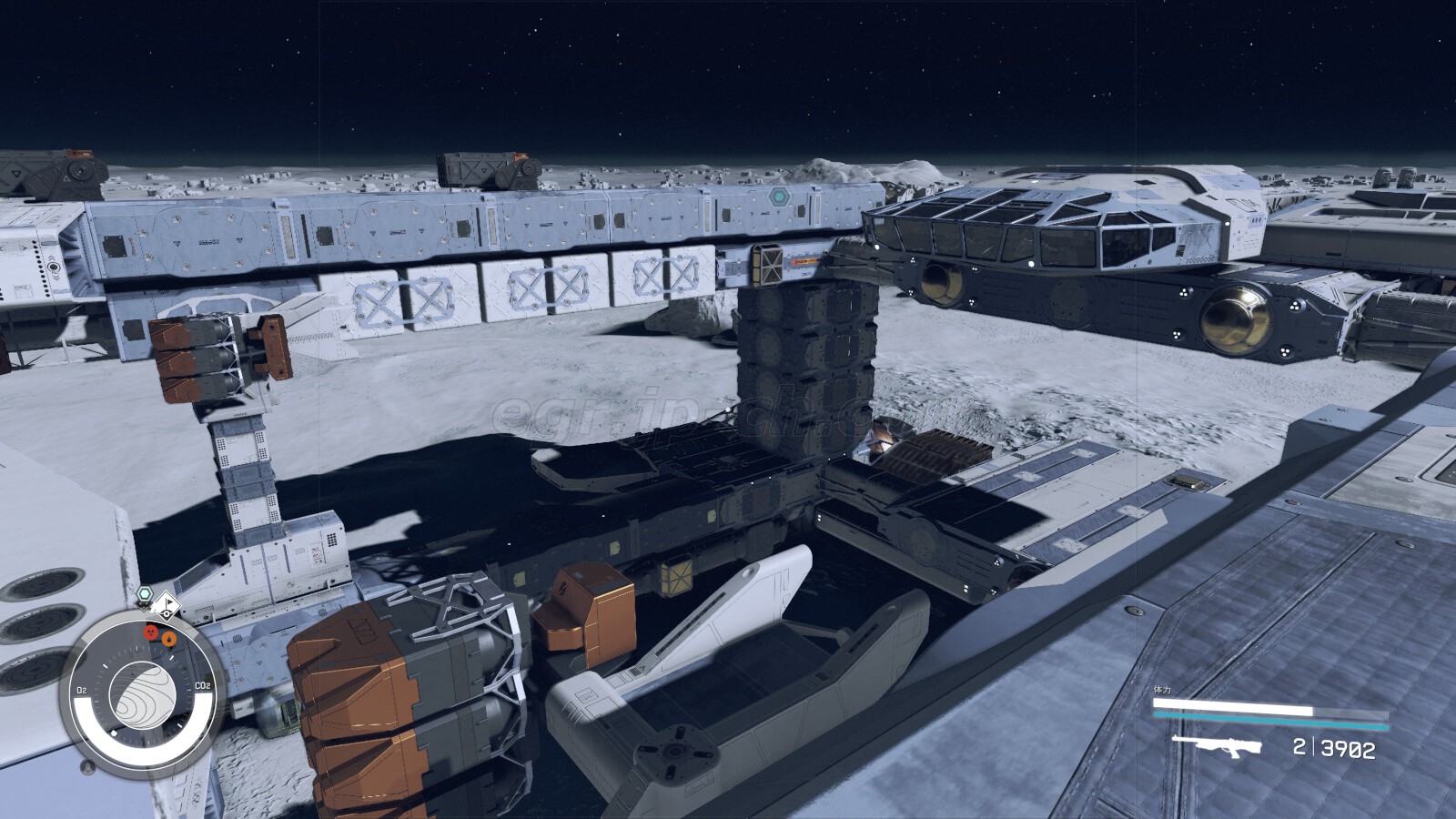Viewport: 1456px width, 819px height.
Task: Click the small ship icon below the watch
Action: click(87, 767)
